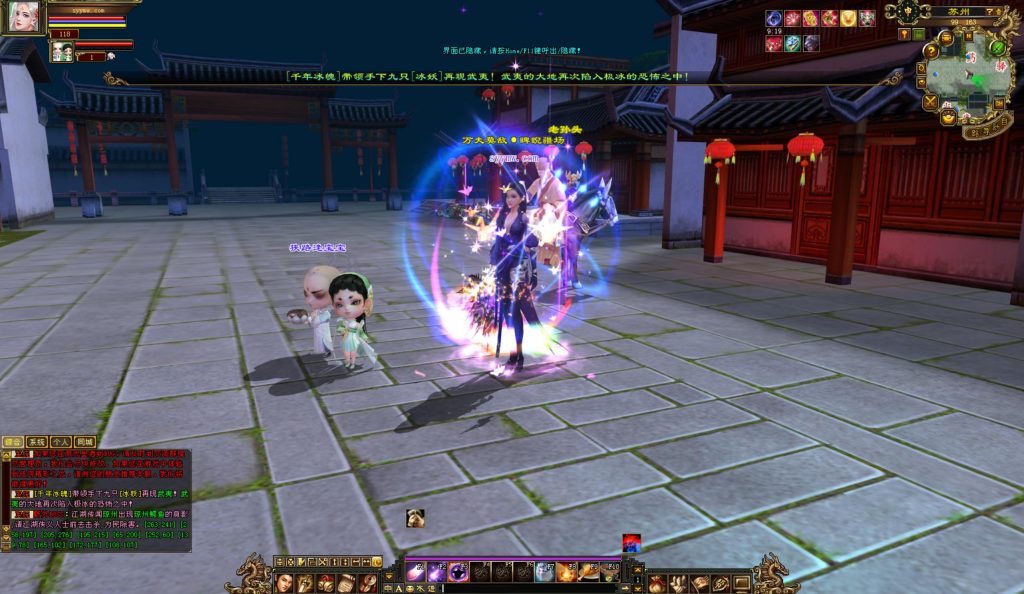Image resolution: width=1024 pixels, height=594 pixels.
Task: Activate the purple orb skill in hotbar
Action: (x=459, y=573)
